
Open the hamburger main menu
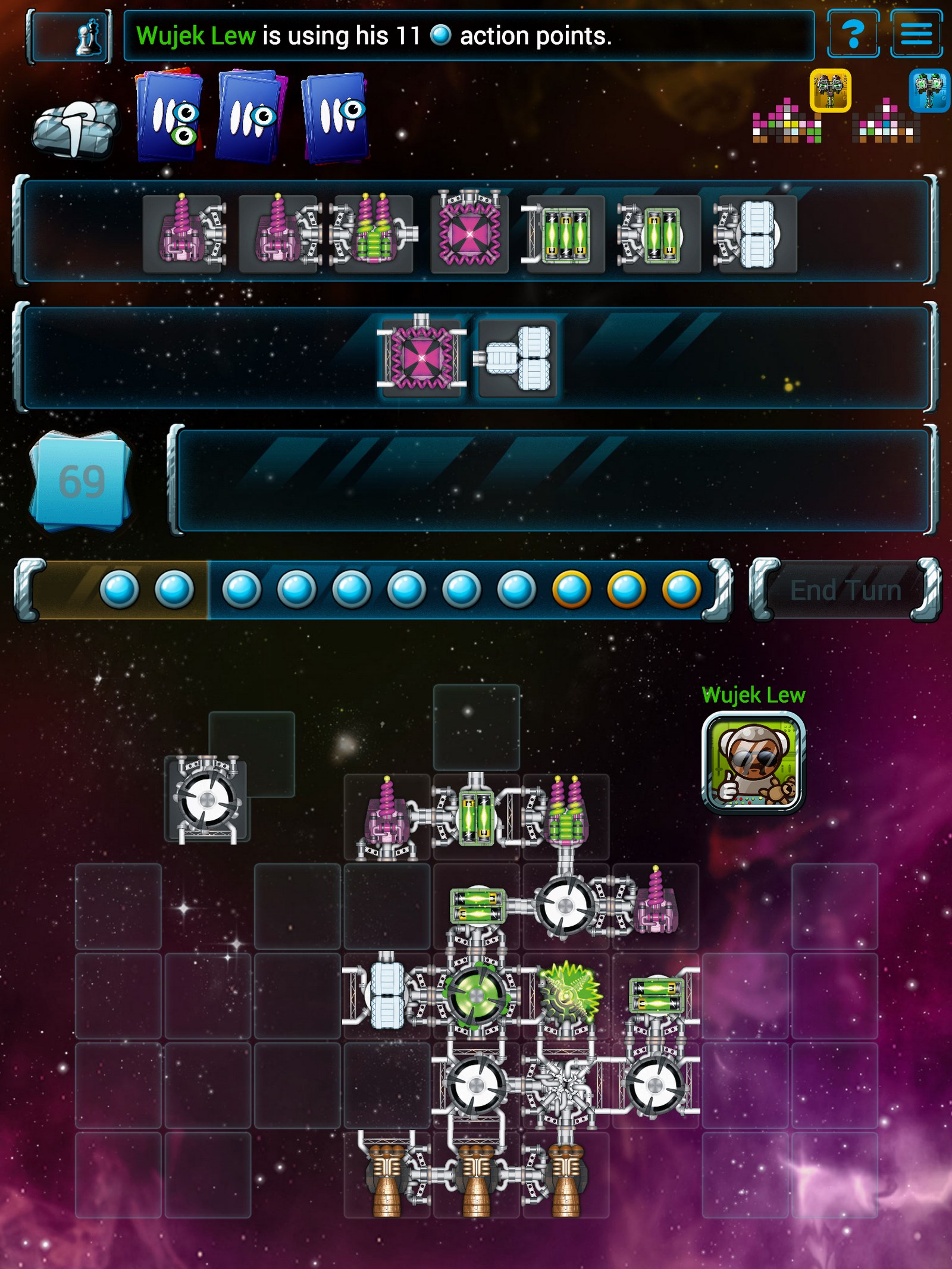tap(916, 35)
